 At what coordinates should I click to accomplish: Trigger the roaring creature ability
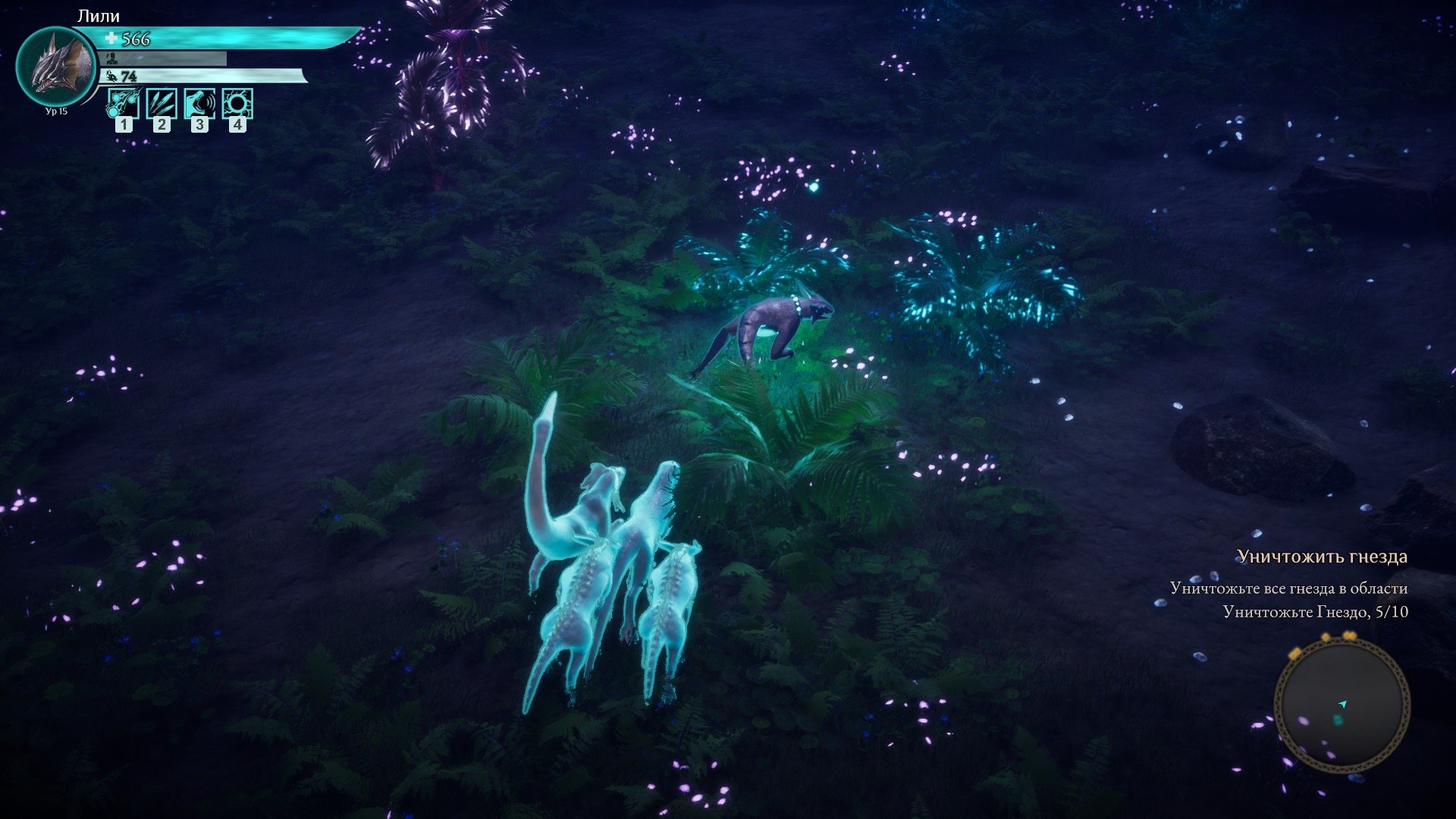click(x=199, y=104)
